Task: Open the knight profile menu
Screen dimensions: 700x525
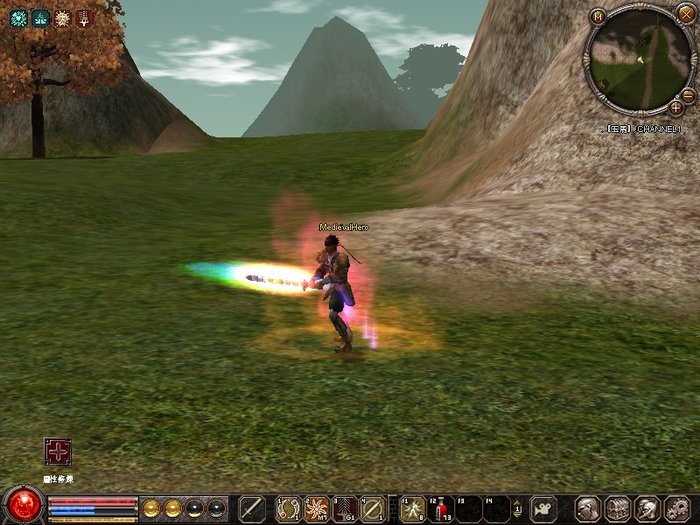Action: pos(648,508)
